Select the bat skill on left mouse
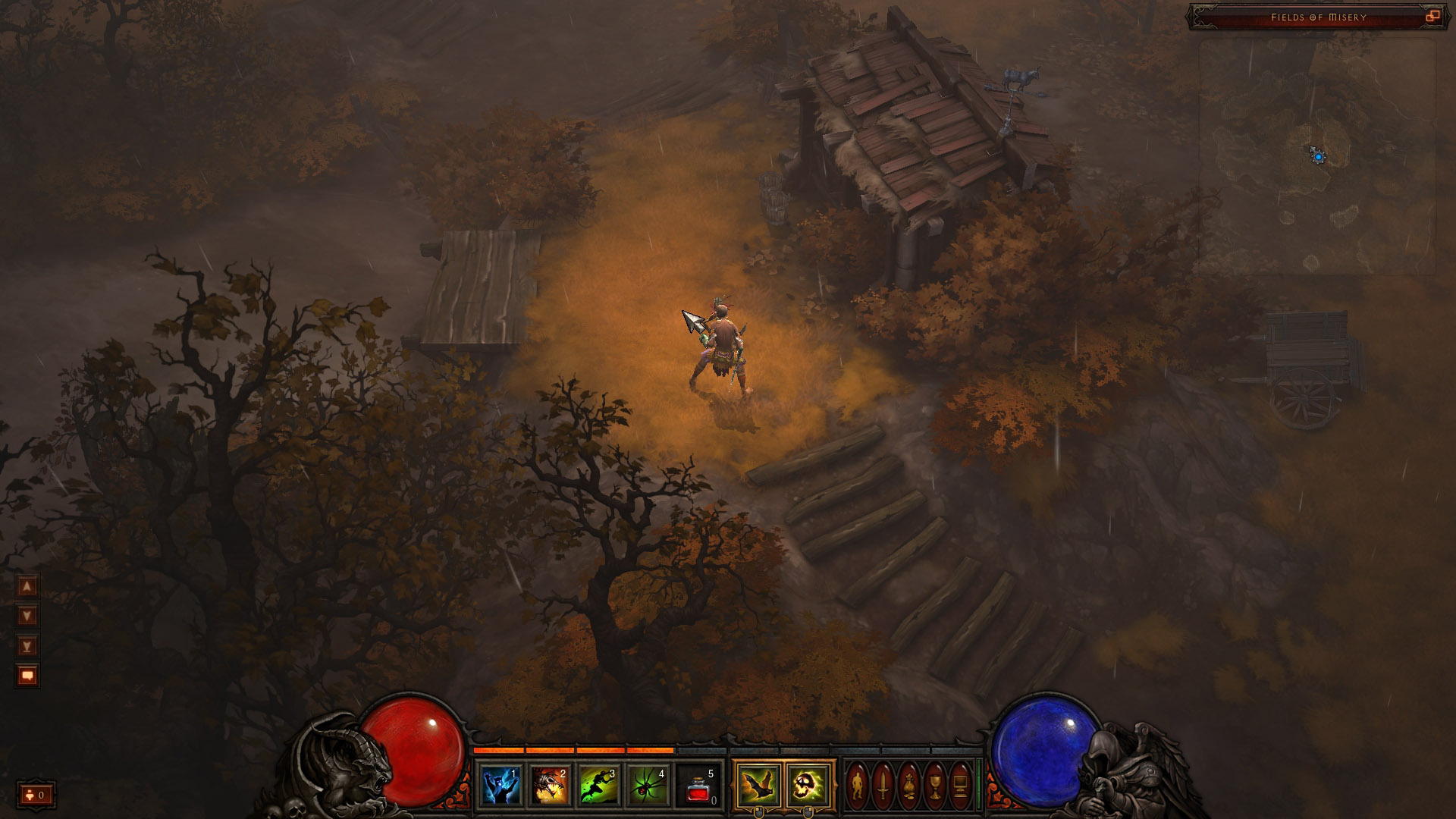The image size is (1456, 819). pos(758,785)
